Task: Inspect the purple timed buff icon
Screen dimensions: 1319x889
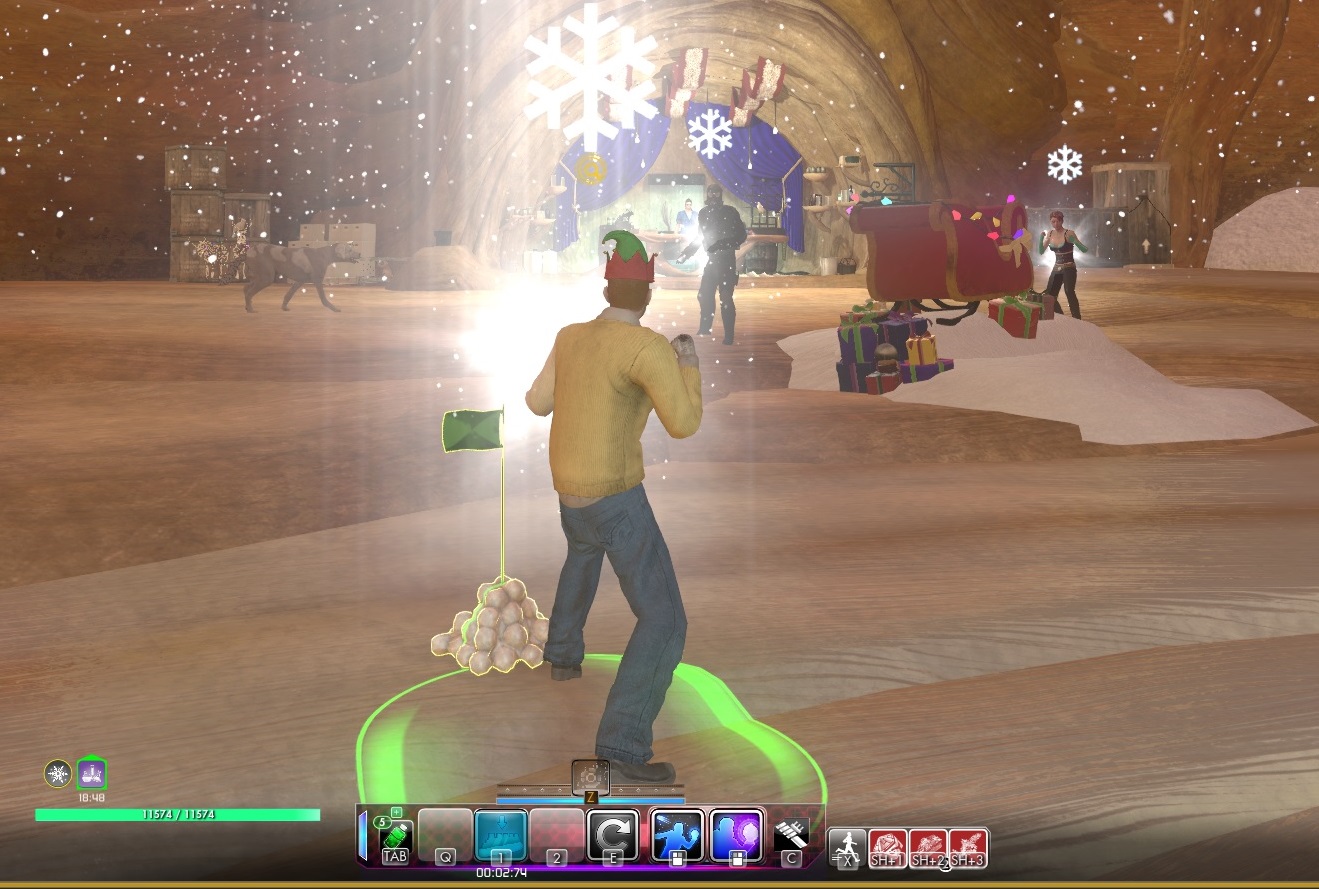Action: click(x=91, y=773)
